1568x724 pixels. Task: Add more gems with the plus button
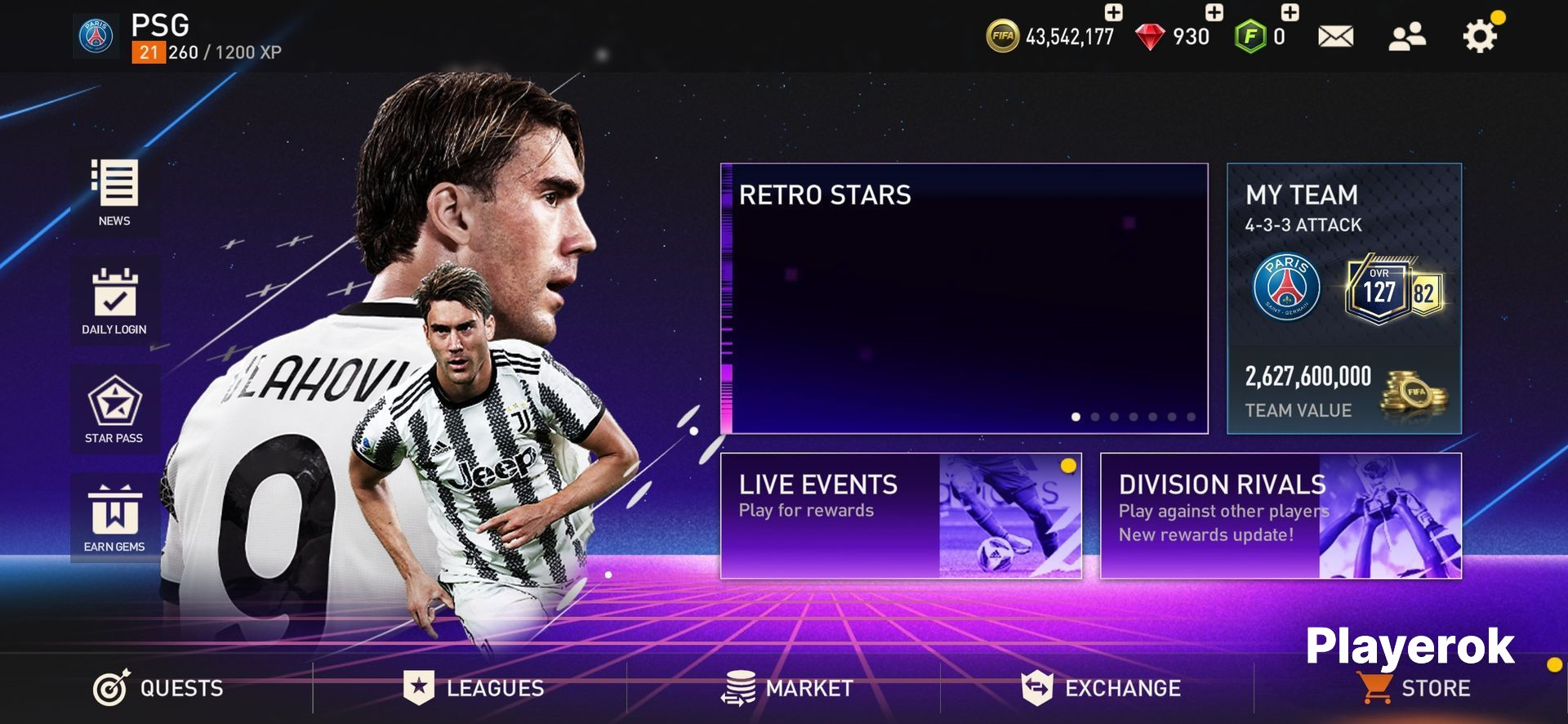pos(1214,12)
